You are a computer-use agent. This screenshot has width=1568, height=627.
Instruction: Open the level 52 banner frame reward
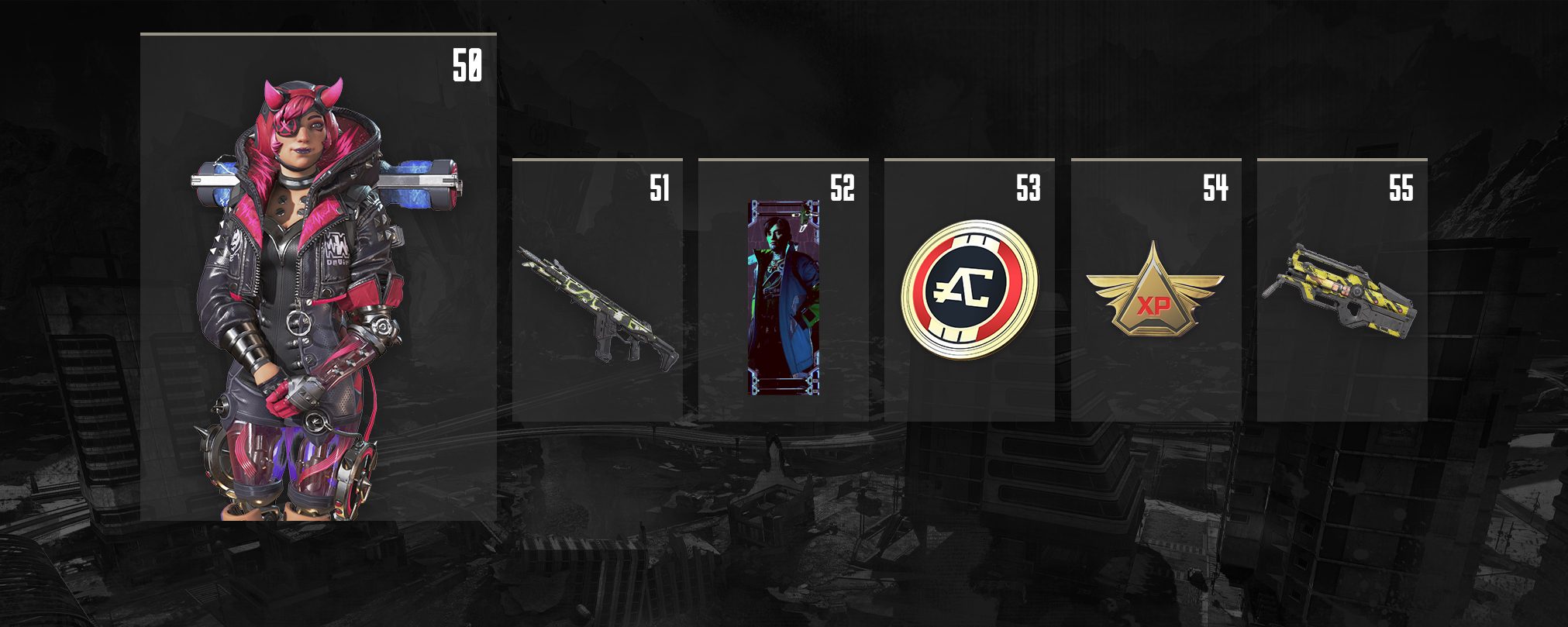pyautogui.click(x=784, y=298)
